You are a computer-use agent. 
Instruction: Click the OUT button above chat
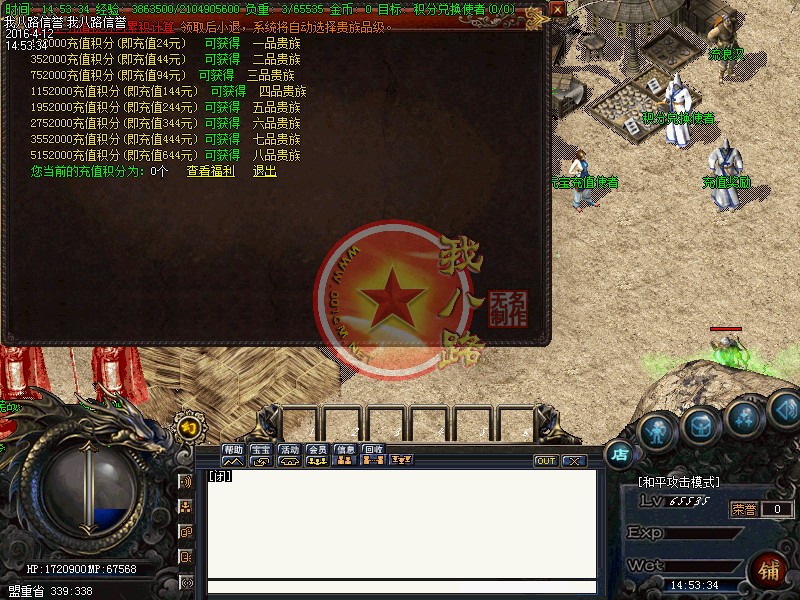(546, 461)
